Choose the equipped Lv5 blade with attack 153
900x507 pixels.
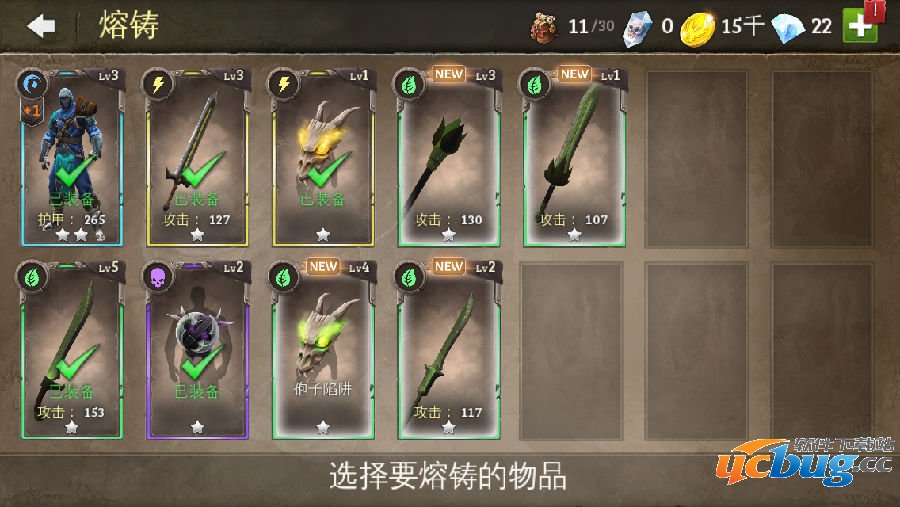(x=72, y=351)
